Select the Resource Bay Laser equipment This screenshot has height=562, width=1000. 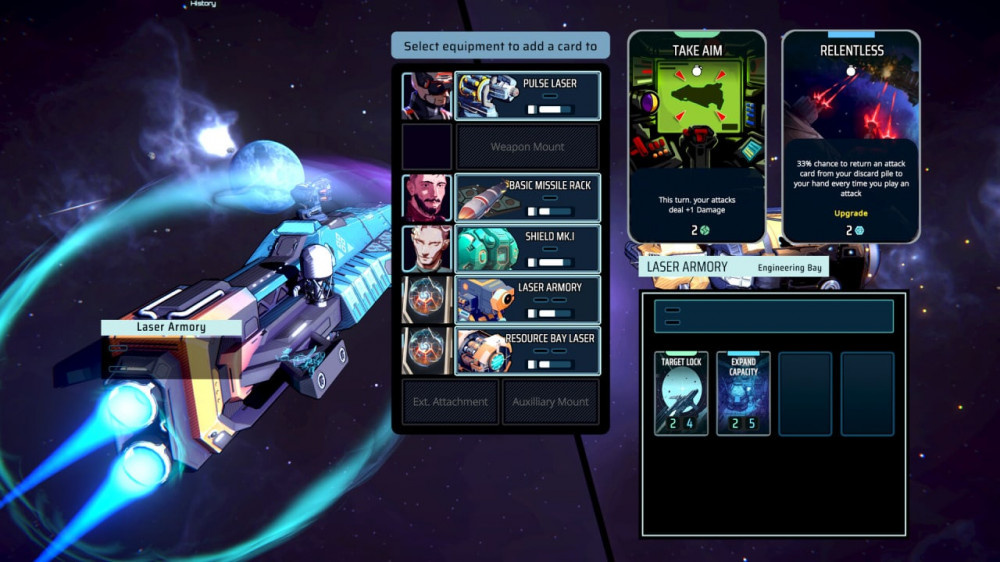pos(527,351)
